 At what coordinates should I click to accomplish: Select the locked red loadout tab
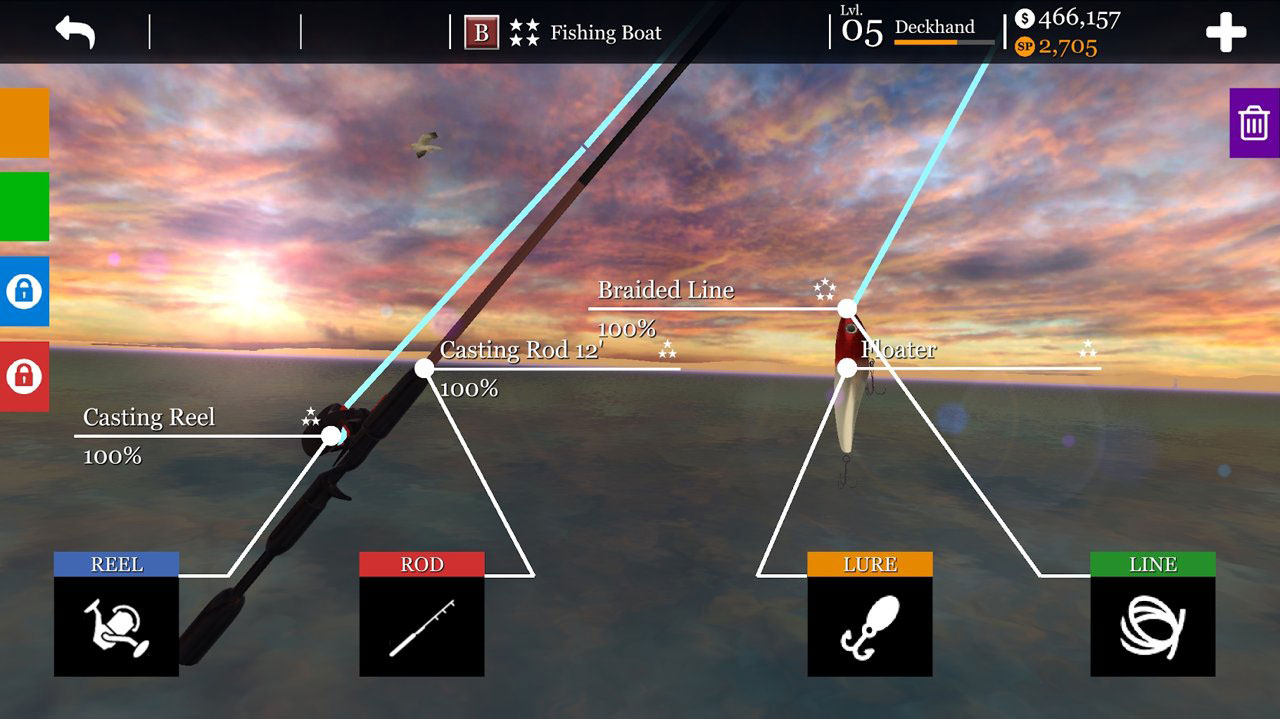click(24, 376)
